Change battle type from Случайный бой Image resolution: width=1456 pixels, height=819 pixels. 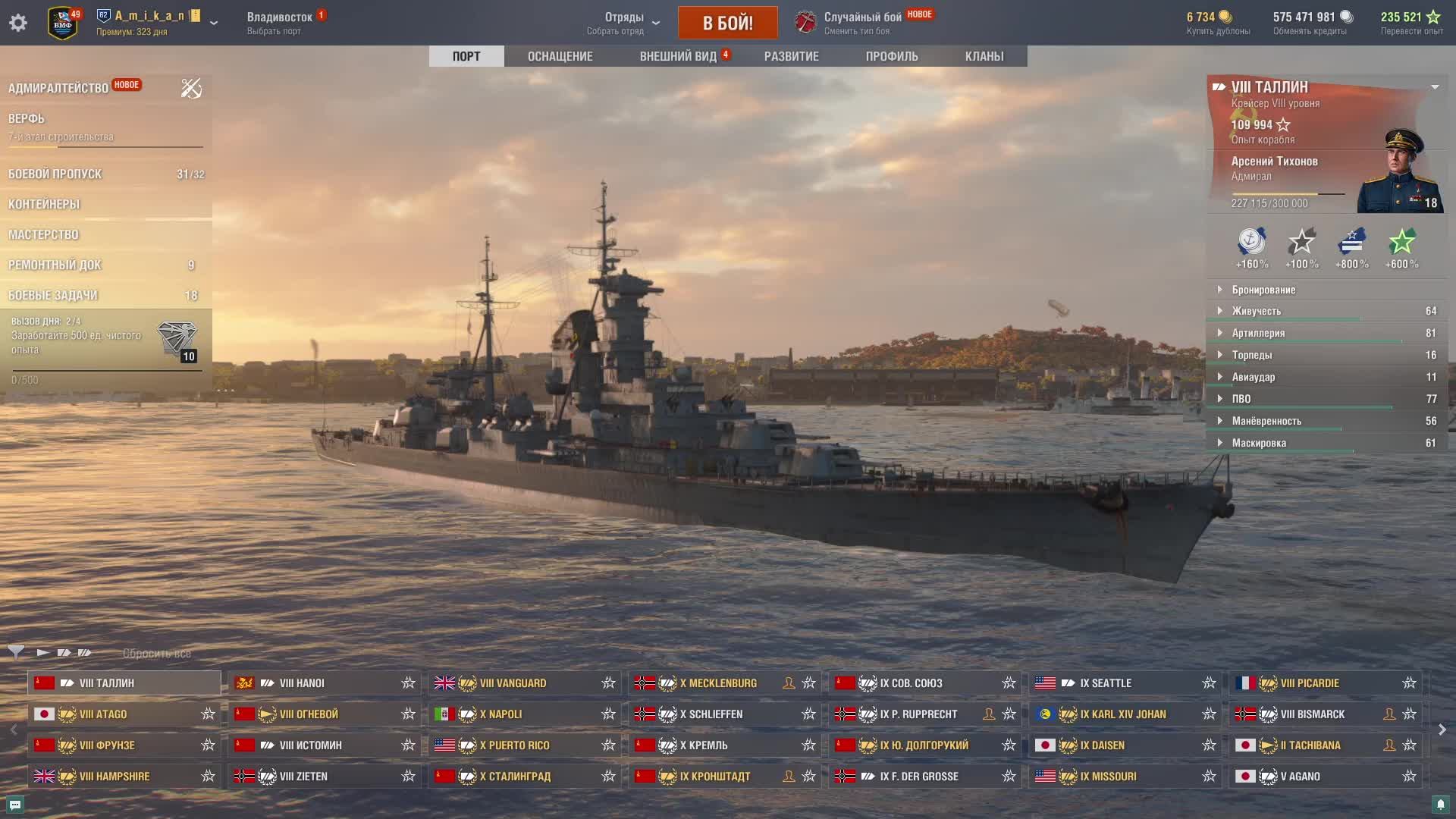coord(862,23)
